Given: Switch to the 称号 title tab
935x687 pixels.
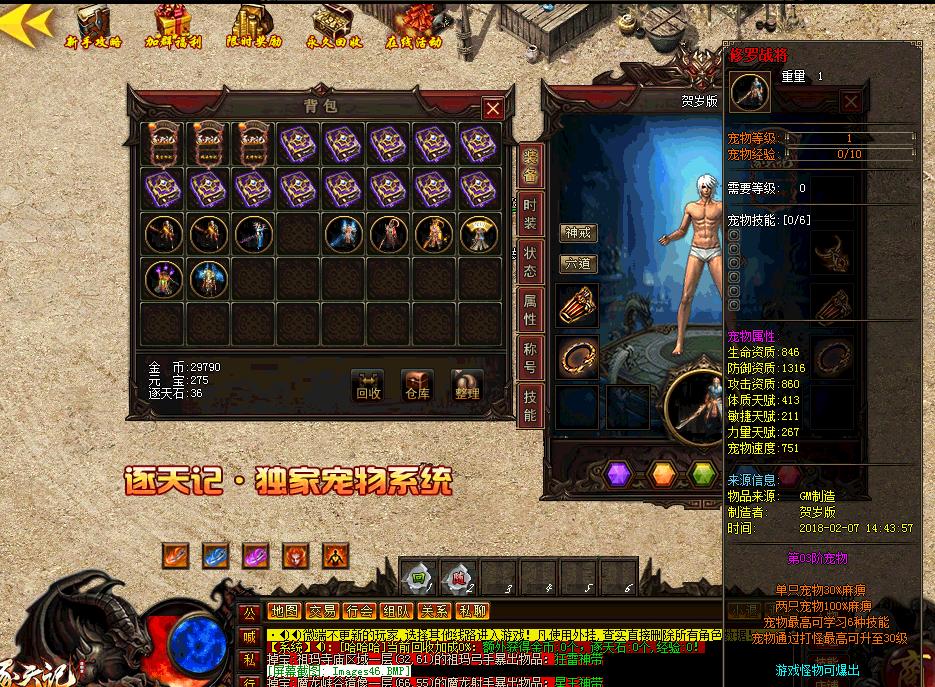Looking at the screenshot, I should (530, 356).
